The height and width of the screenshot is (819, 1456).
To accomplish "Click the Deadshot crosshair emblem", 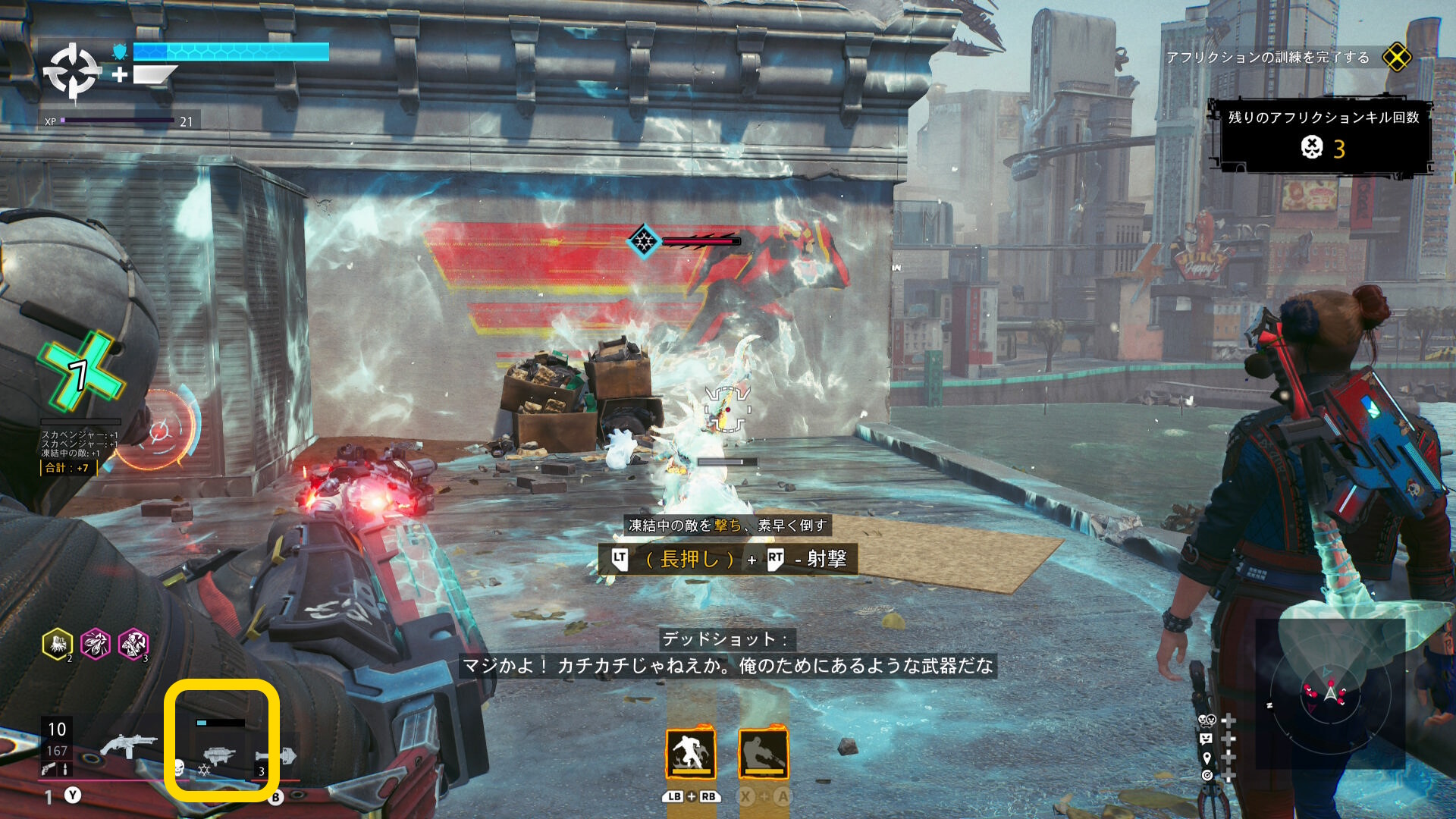I will tap(72, 71).
